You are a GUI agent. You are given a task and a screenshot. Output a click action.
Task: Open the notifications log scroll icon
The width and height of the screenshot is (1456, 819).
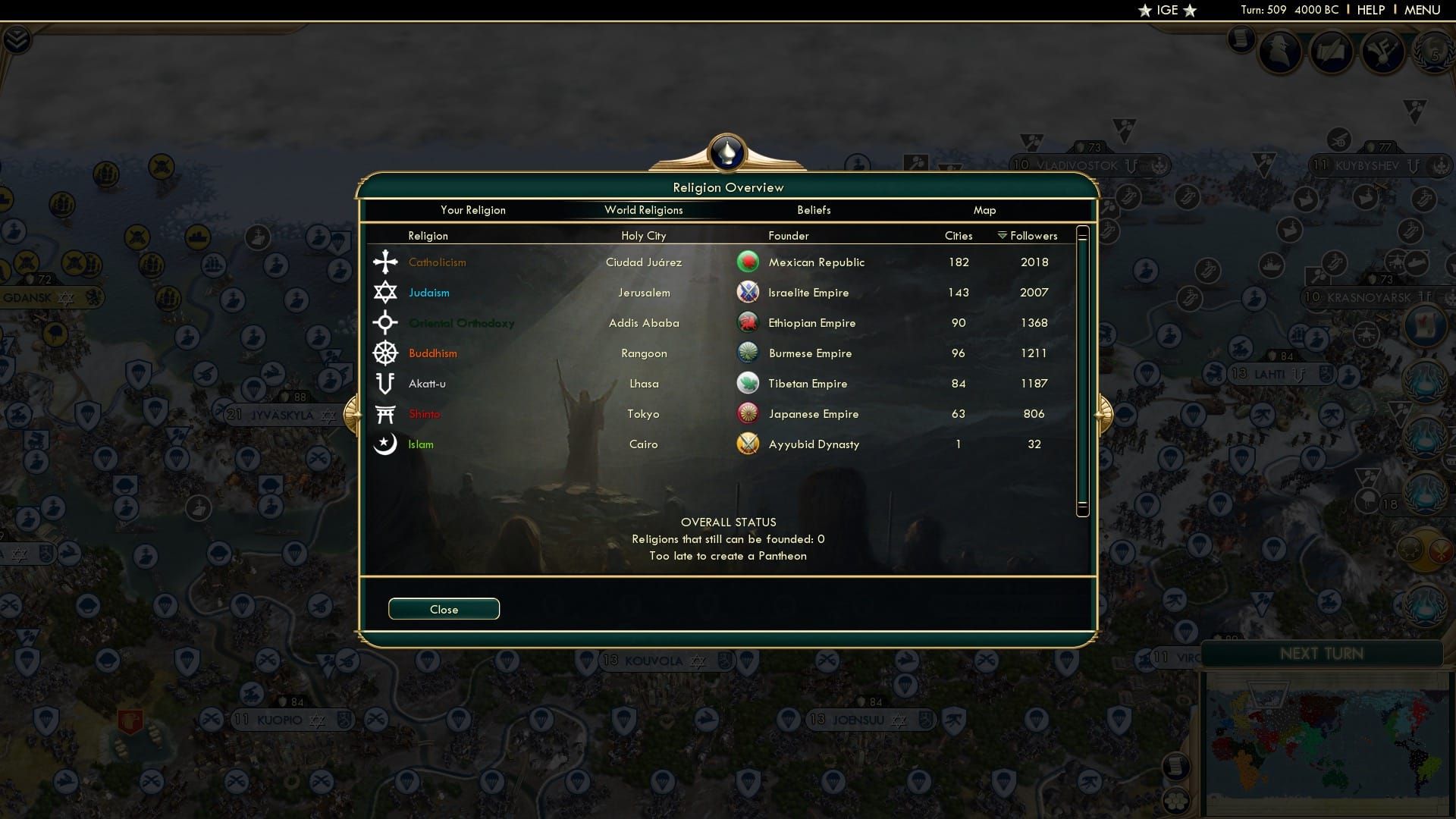(1241, 40)
